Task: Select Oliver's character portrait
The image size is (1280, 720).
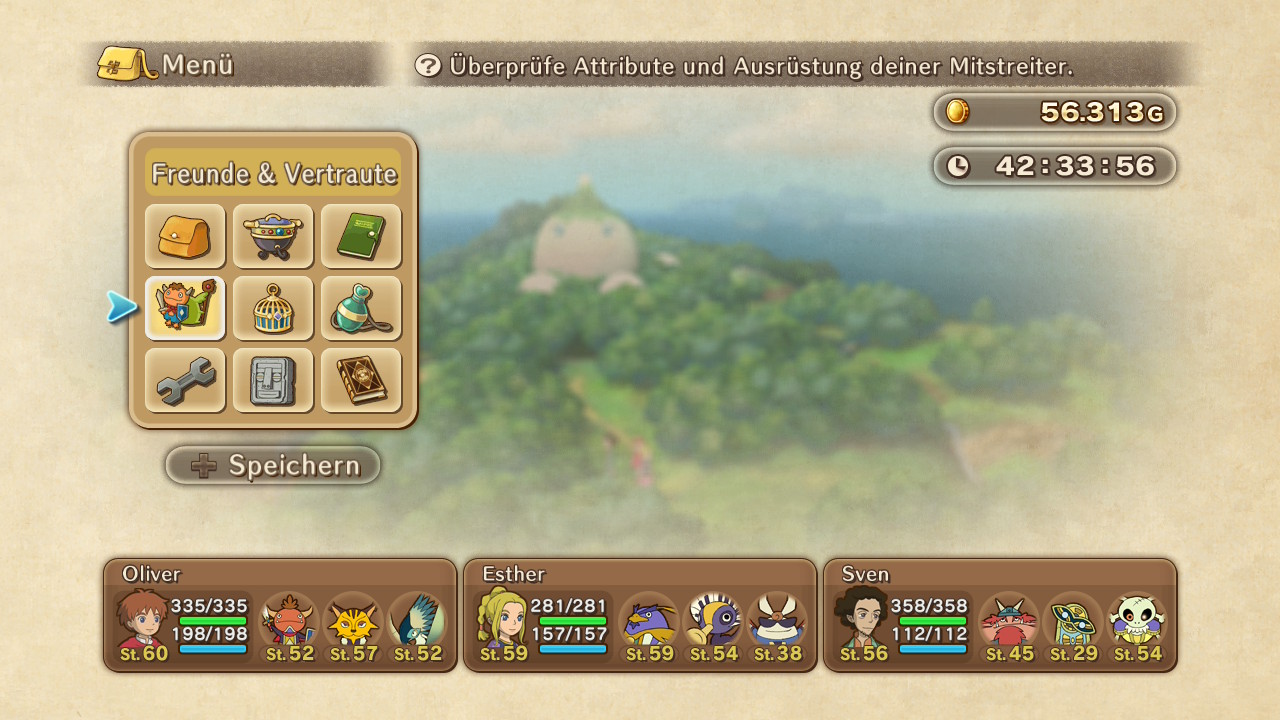Action: pyautogui.click(x=142, y=622)
